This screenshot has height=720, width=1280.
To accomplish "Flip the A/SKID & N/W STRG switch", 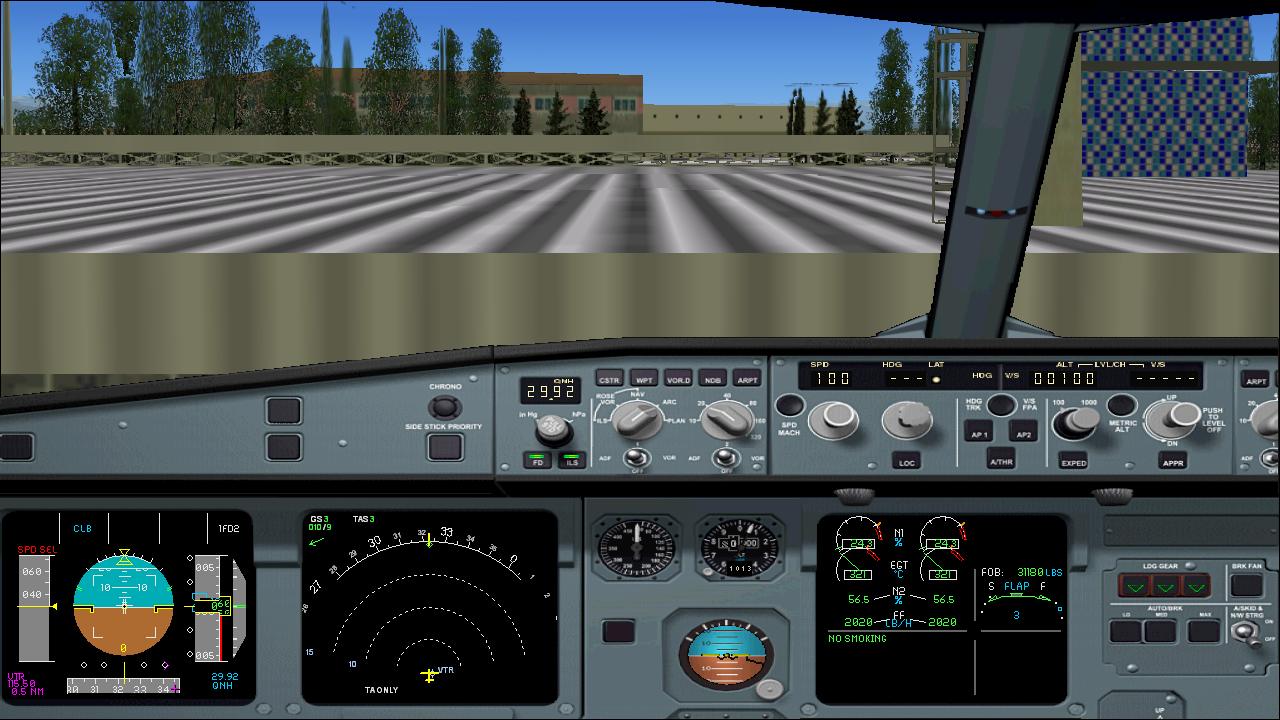I will click(x=1245, y=631).
